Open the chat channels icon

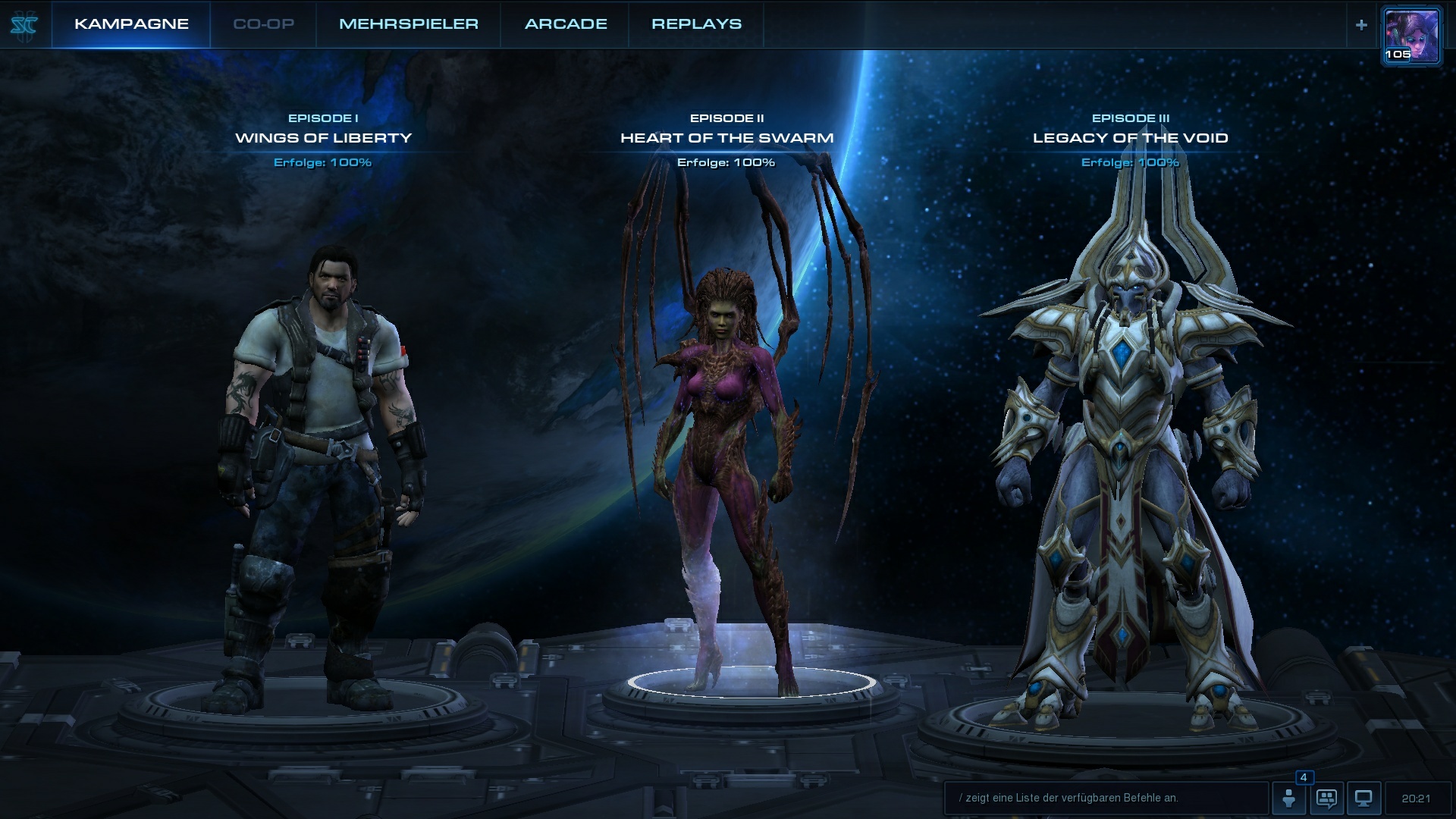pyautogui.click(x=1326, y=798)
